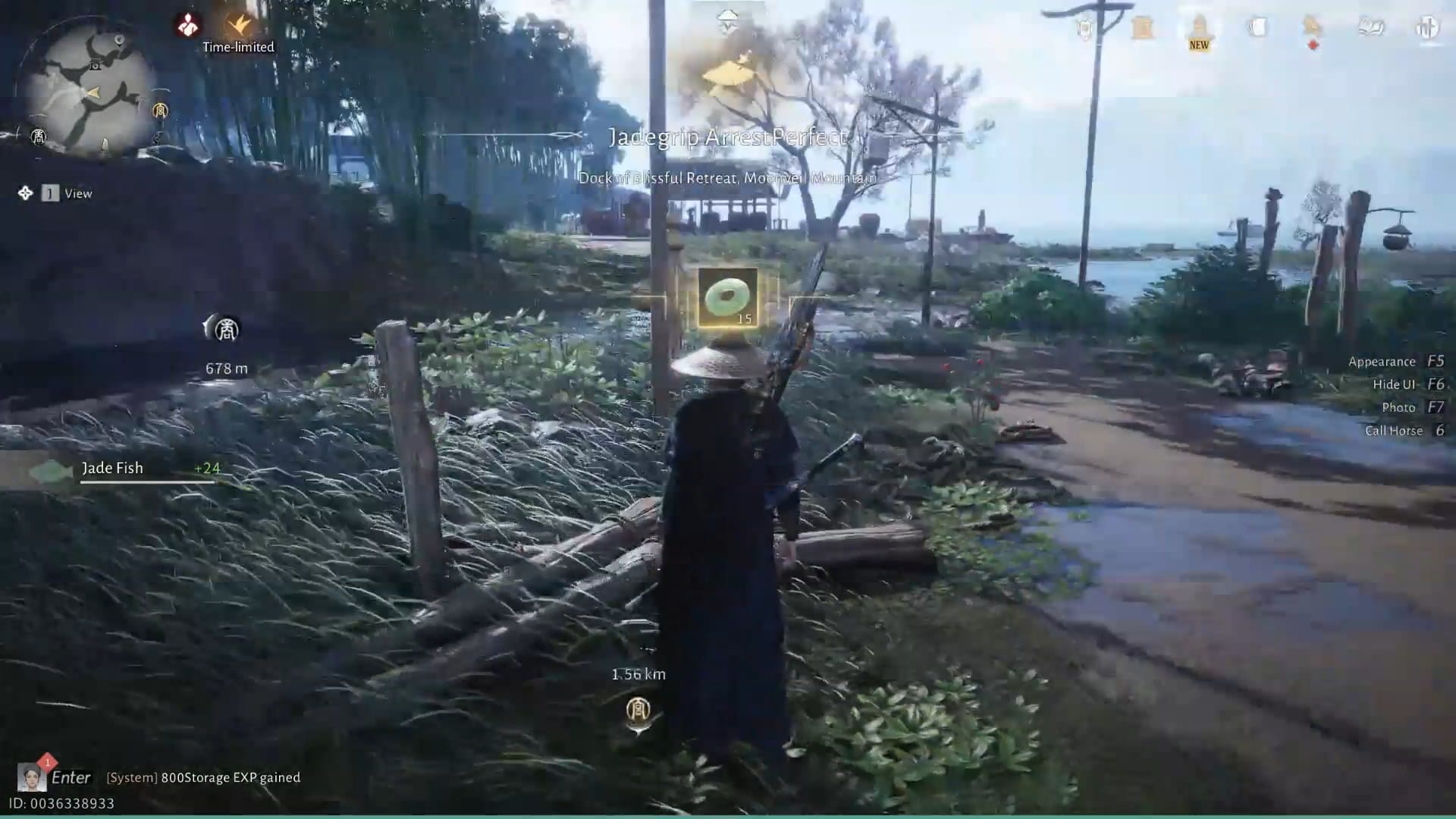
Task: Click the notification icon with the red dot
Action: coord(1311,27)
